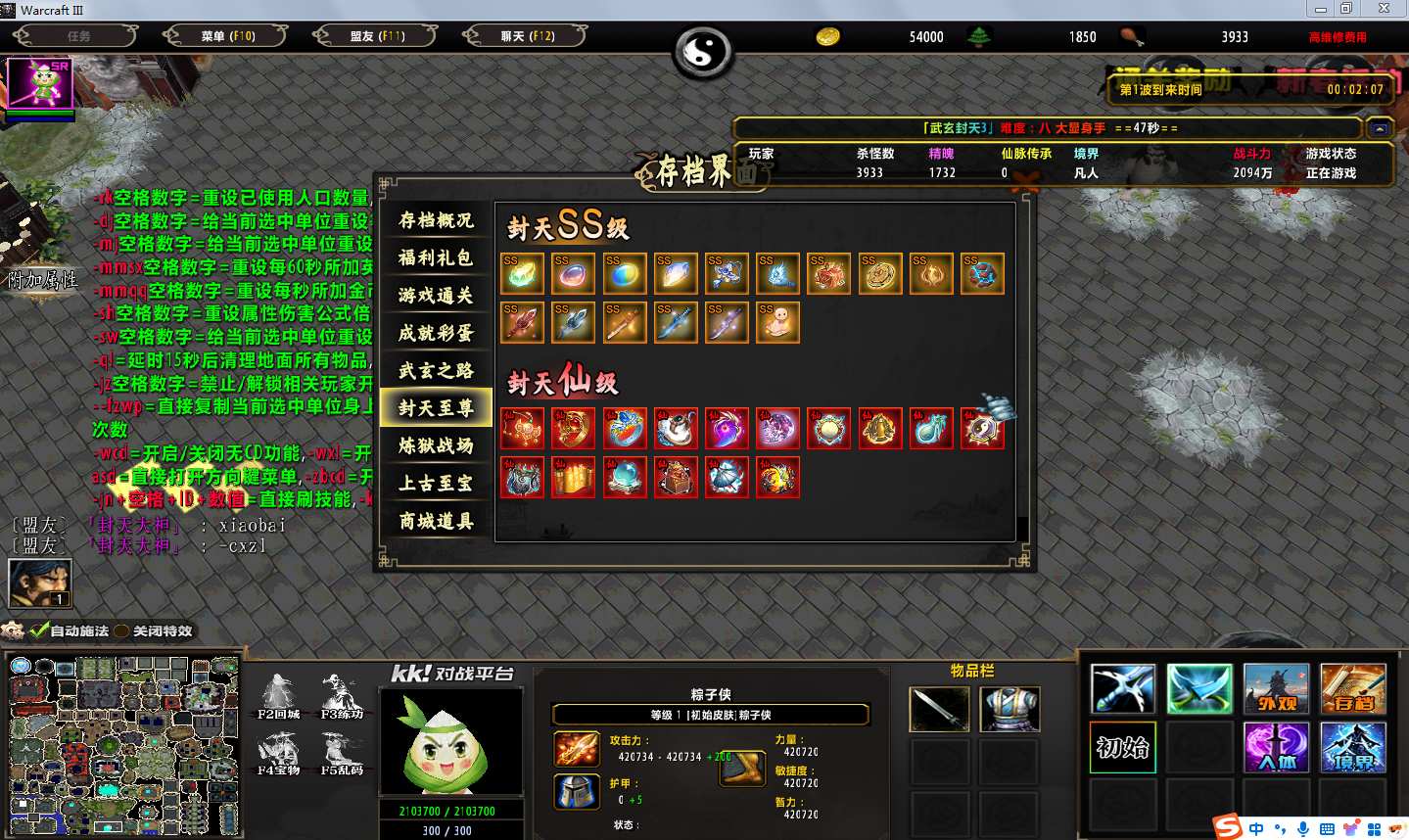Select the 游戏通关 tab

coord(436,295)
